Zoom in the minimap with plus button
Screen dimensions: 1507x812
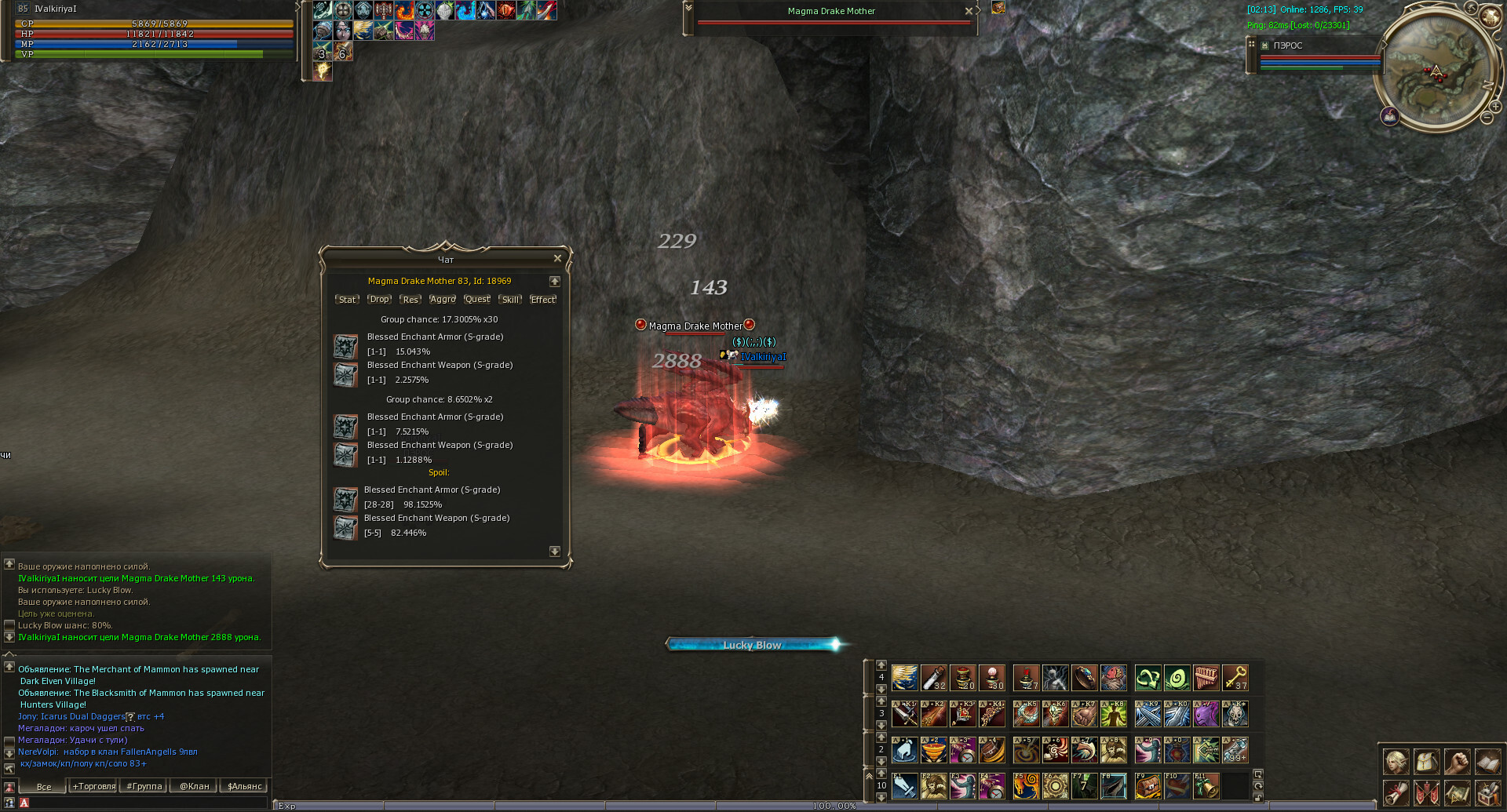click(x=1497, y=107)
